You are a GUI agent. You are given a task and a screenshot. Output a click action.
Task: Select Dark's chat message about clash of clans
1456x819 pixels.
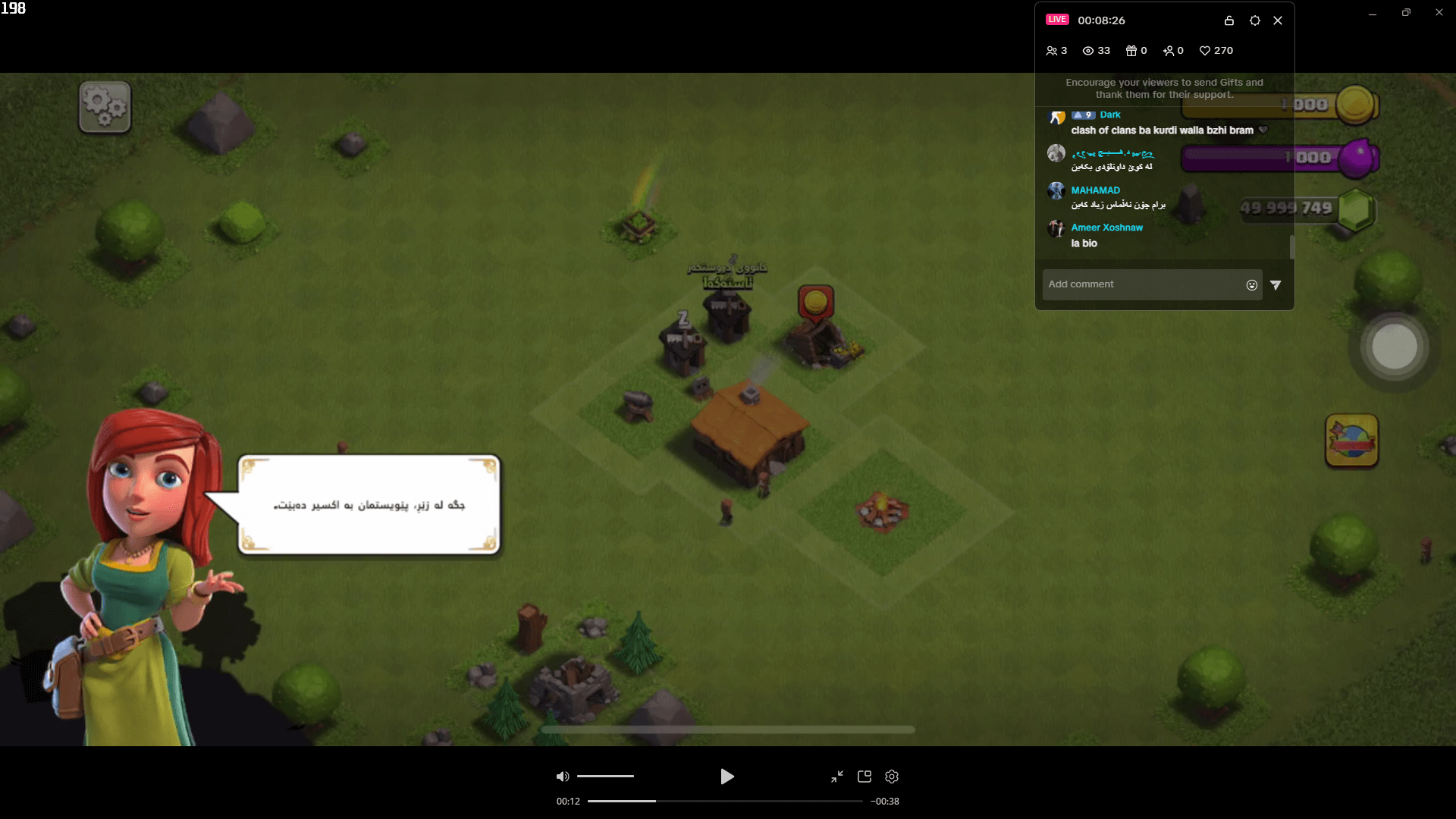click(1160, 130)
